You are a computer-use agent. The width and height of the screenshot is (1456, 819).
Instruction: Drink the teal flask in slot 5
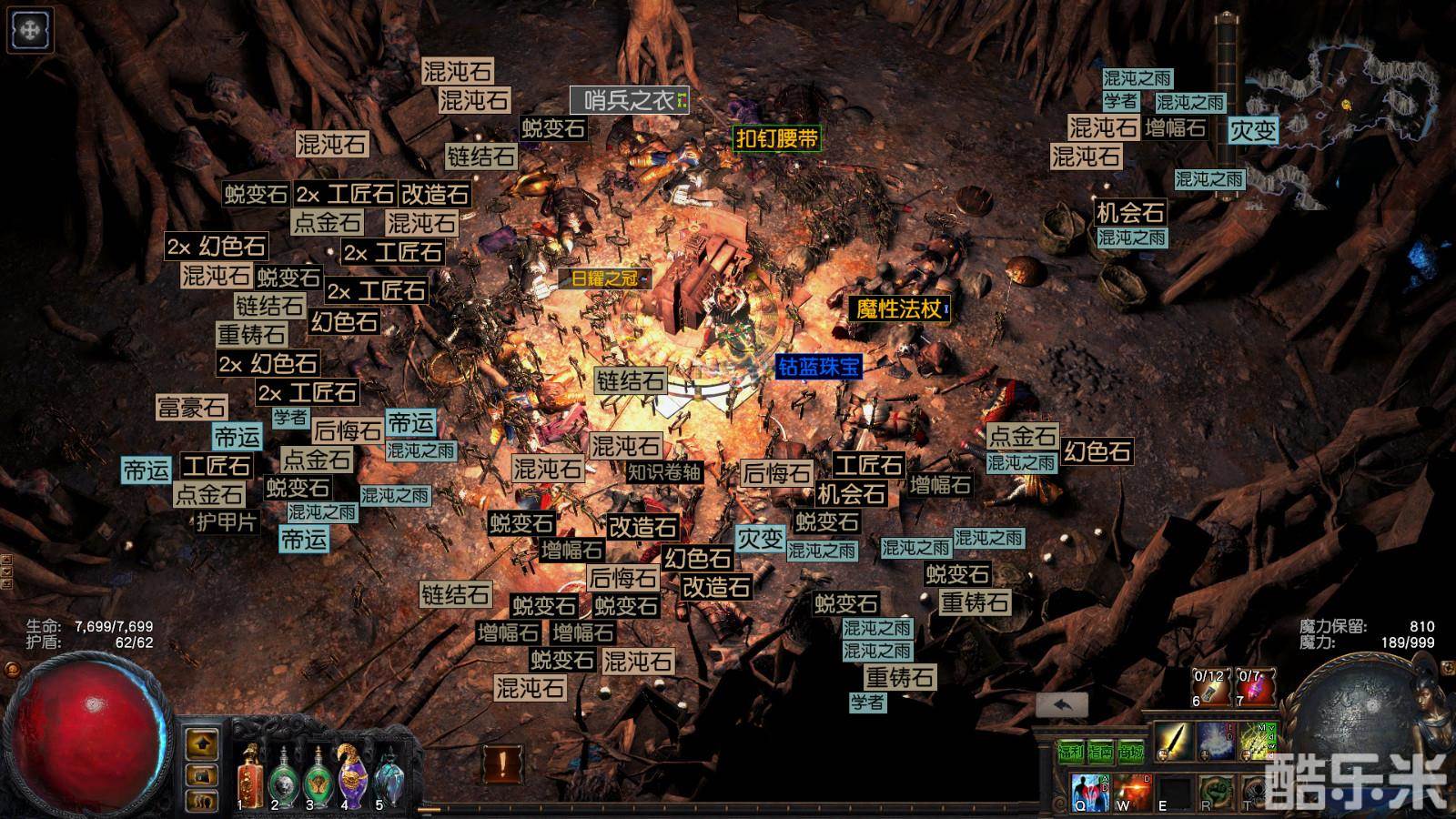point(389,775)
